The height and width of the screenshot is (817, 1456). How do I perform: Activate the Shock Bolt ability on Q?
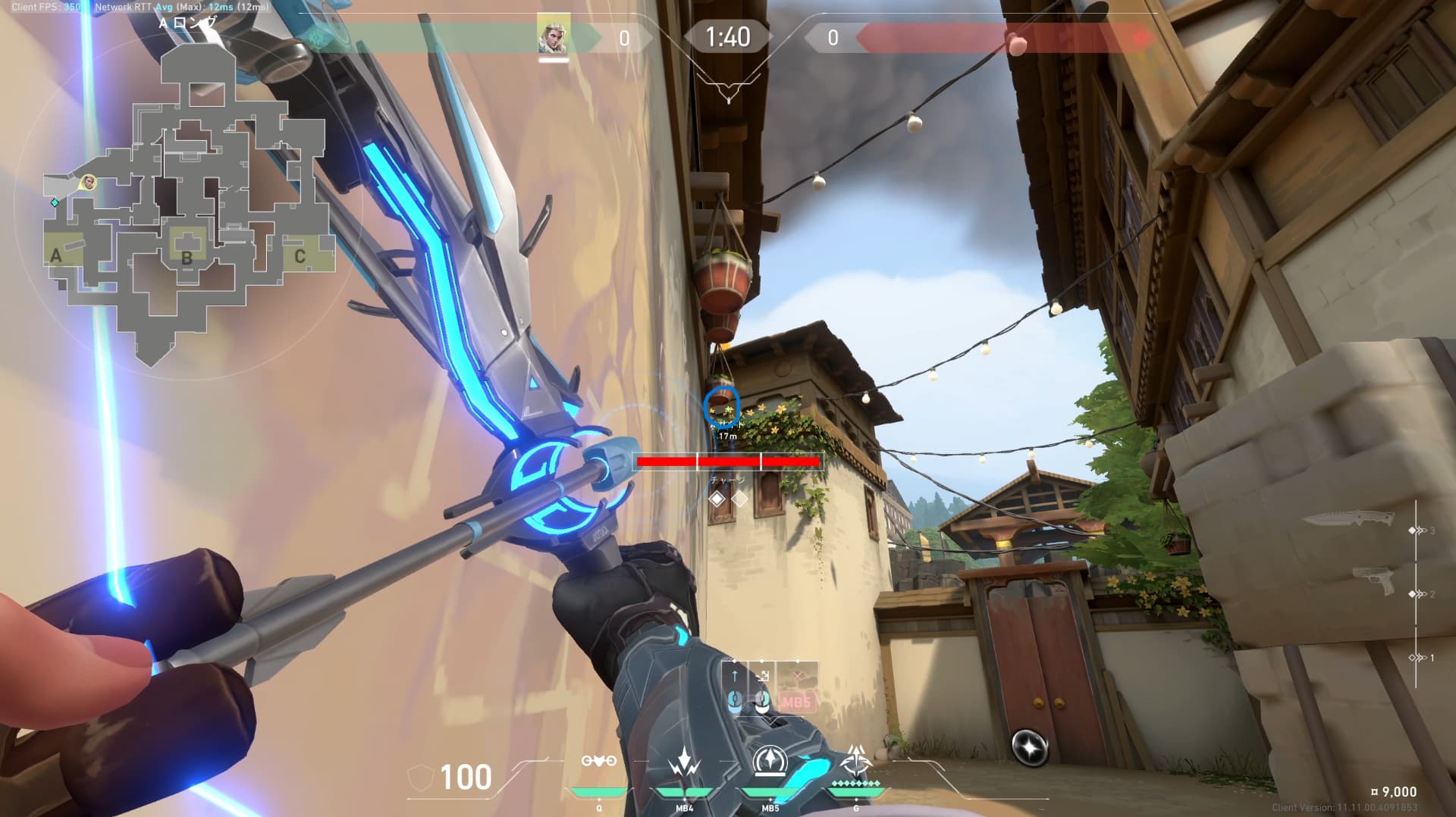click(598, 762)
